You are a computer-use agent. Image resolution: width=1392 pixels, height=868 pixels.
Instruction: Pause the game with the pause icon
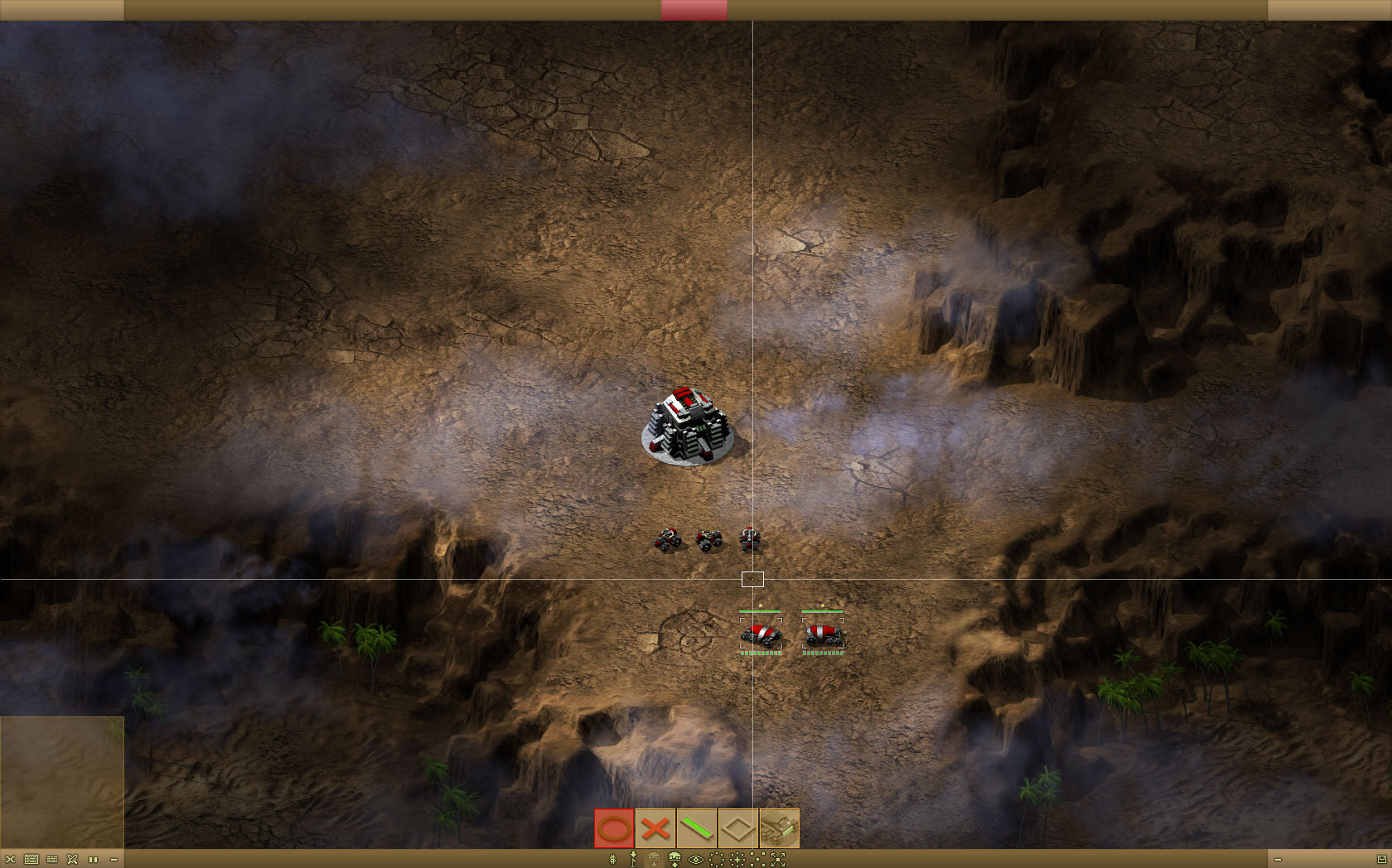(x=93, y=860)
